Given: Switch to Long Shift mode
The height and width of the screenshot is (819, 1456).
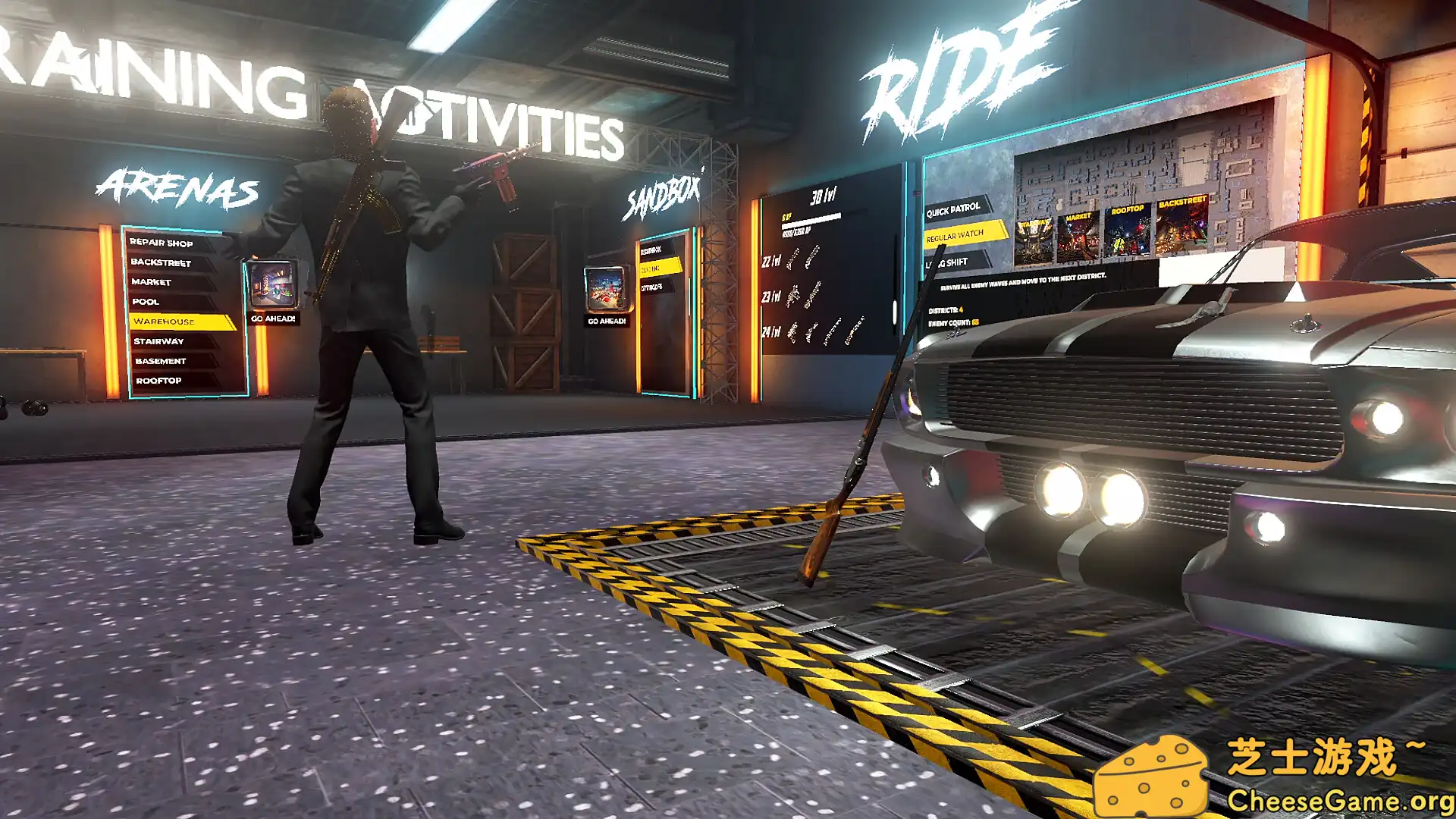Looking at the screenshot, I should (947, 264).
